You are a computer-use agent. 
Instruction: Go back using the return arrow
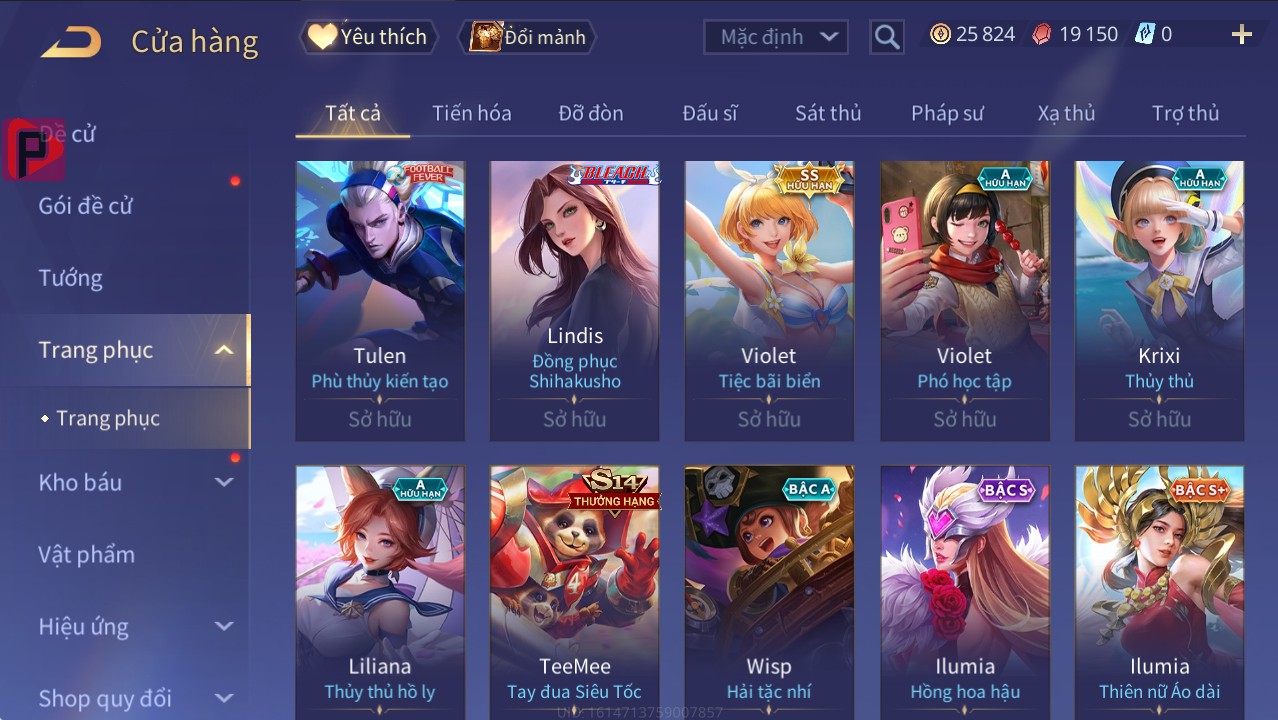point(71,41)
